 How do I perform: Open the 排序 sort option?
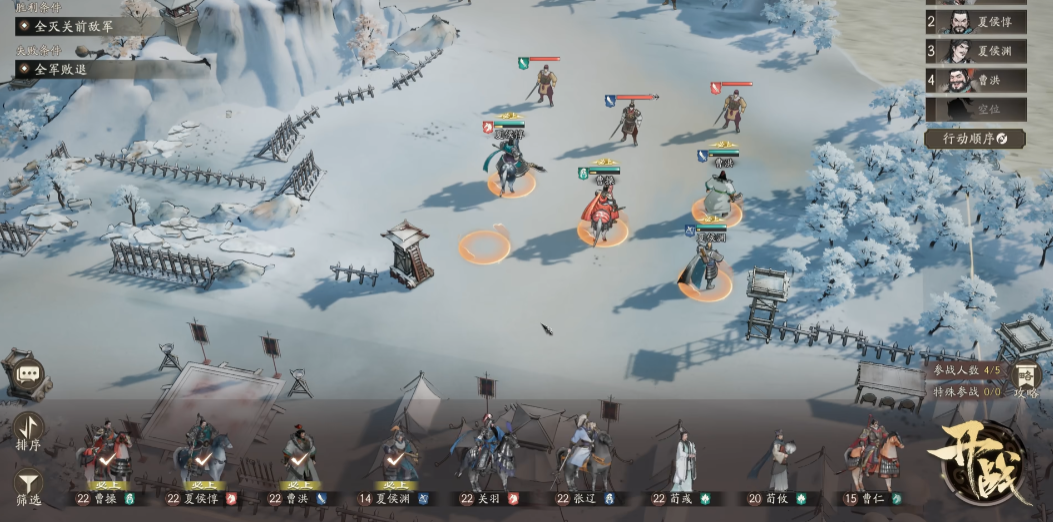[x=28, y=433]
